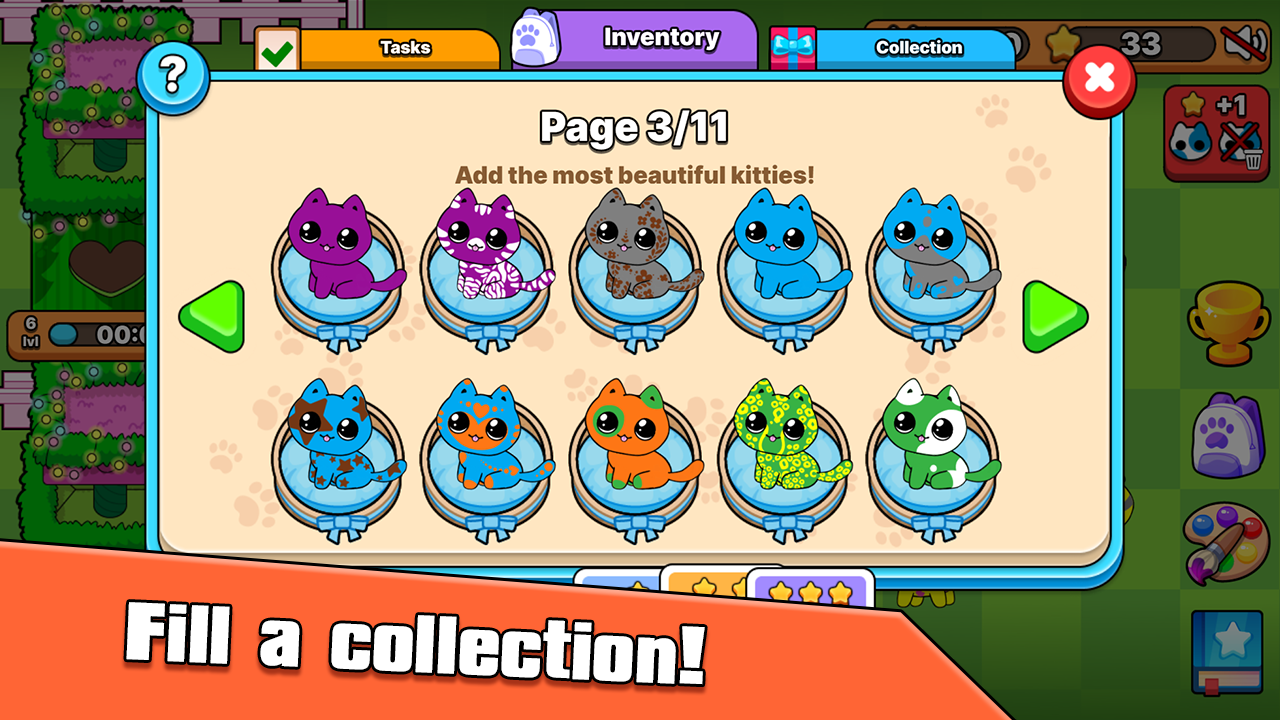1280x720 pixels.
Task: Close the collection window with the red X
Action: coord(1098,80)
